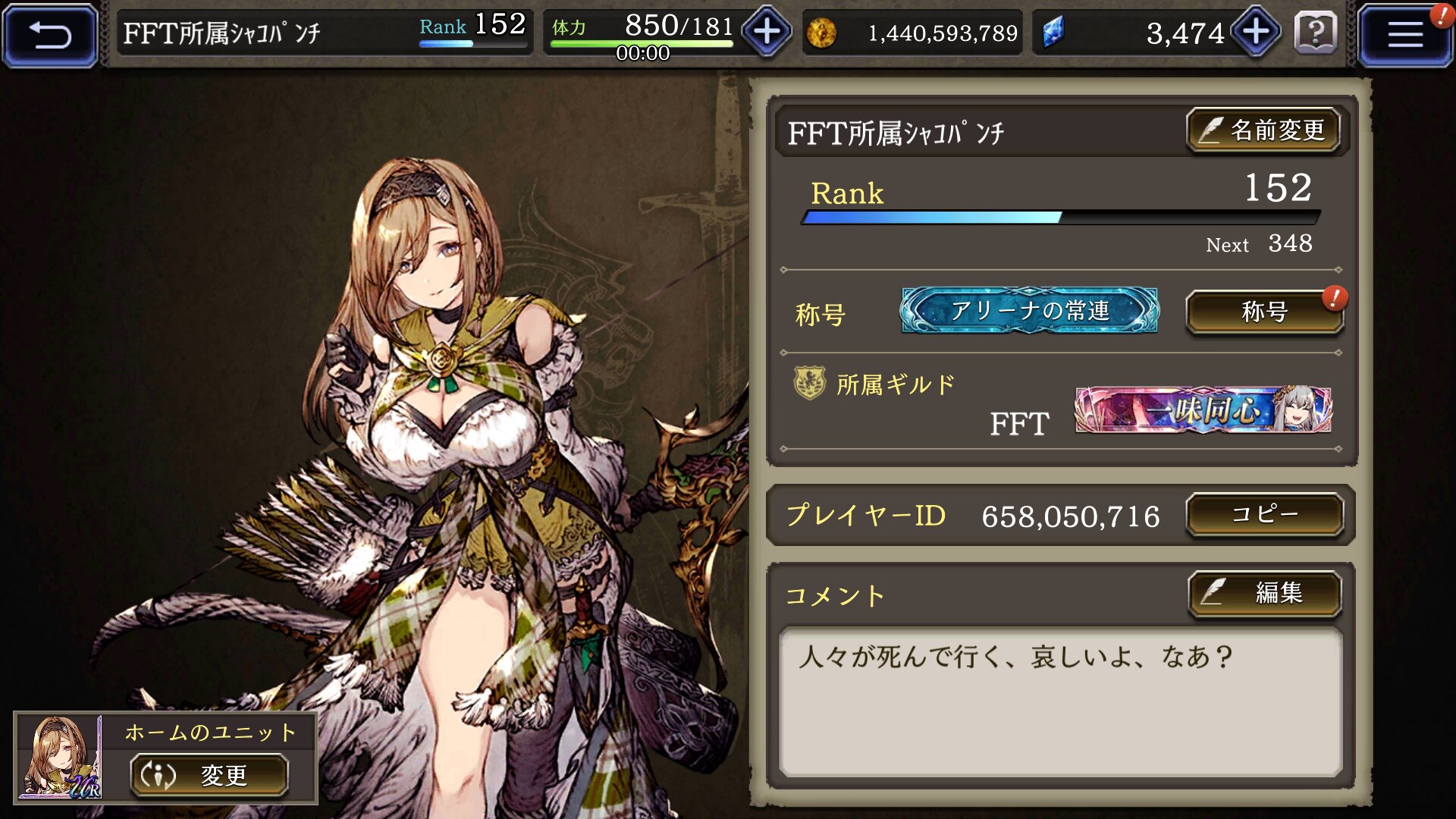Select the home unit portrait thumbnail
The image size is (1456, 819).
[x=60, y=757]
